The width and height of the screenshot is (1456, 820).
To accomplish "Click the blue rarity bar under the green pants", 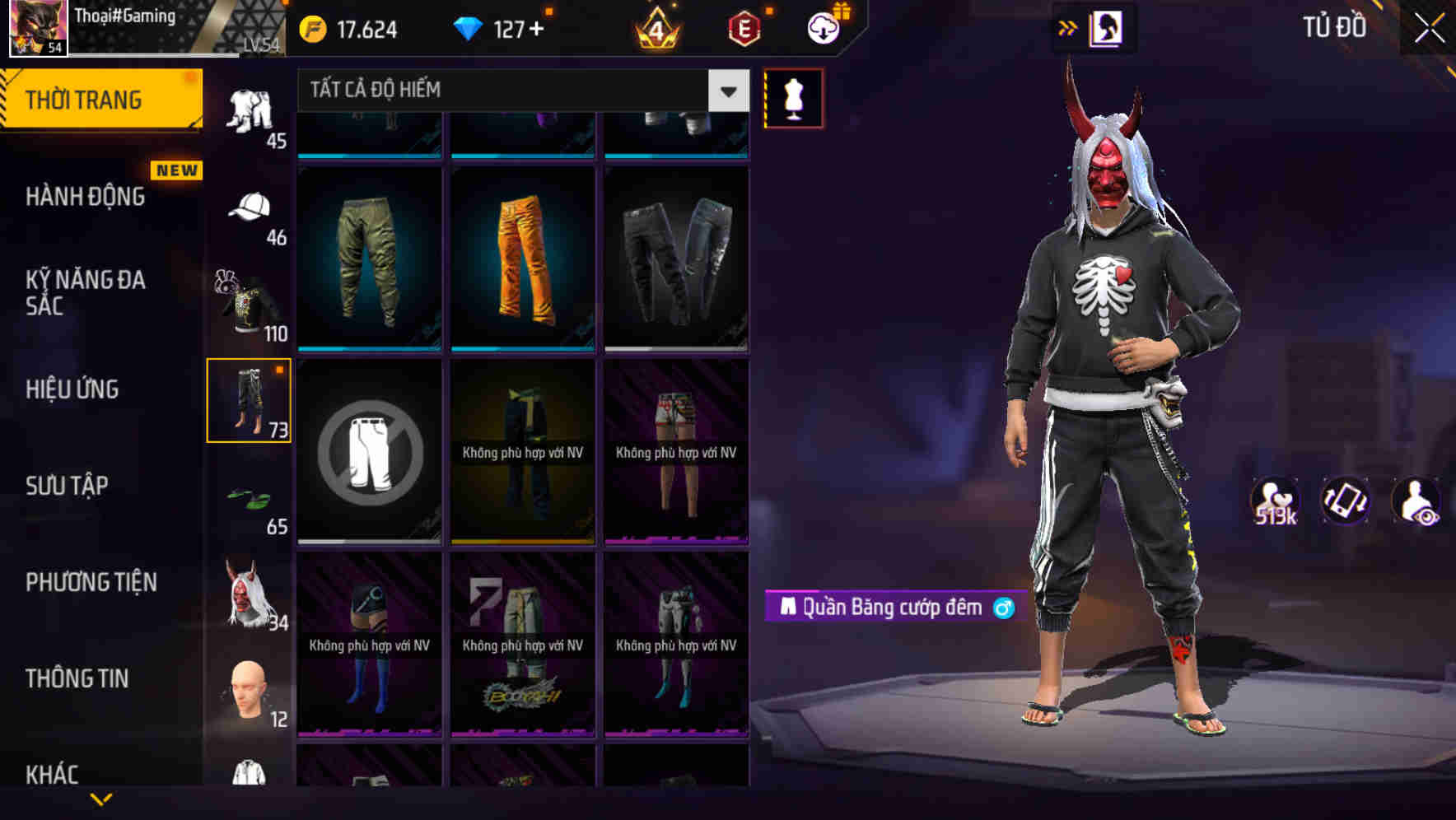I will point(368,350).
